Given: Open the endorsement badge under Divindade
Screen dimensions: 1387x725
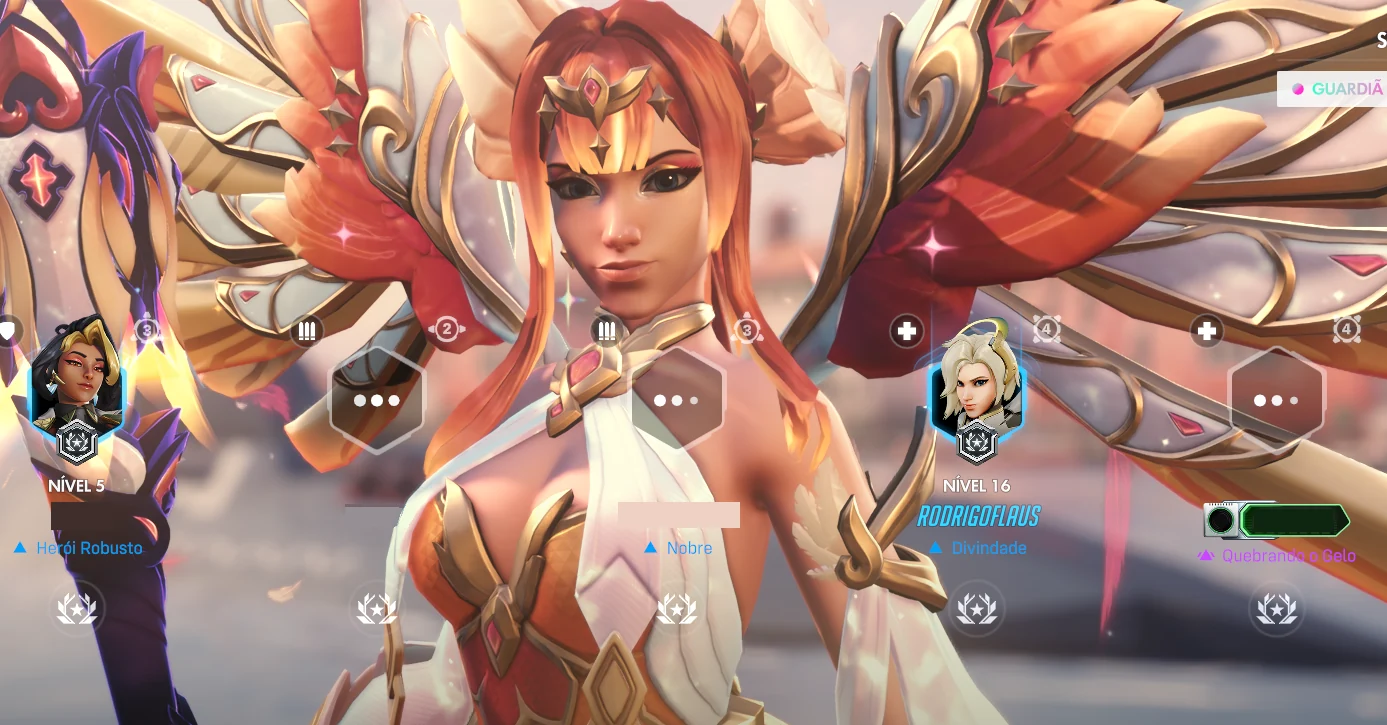Looking at the screenshot, I should tap(977, 607).
